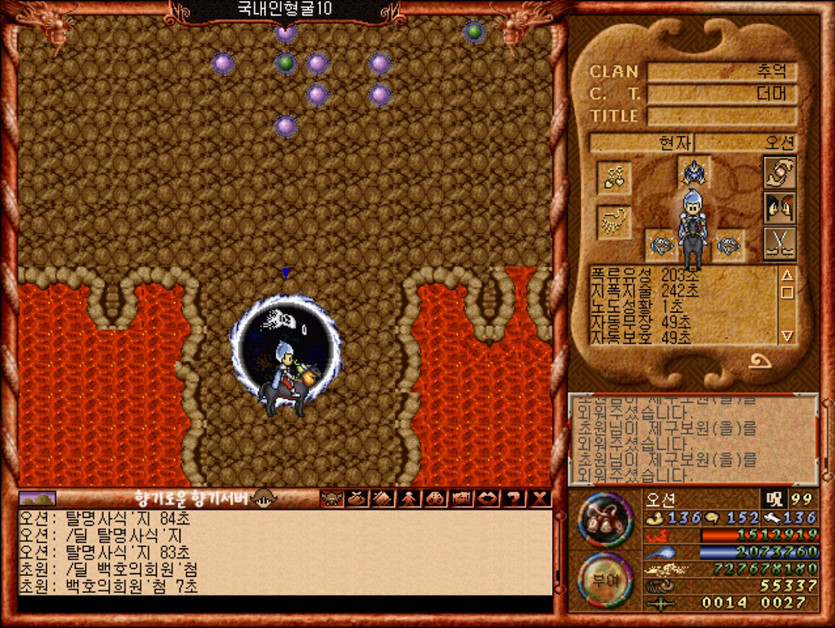Click the two faces portrait button
The height and width of the screenshot is (628, 835).
point(778,207)
